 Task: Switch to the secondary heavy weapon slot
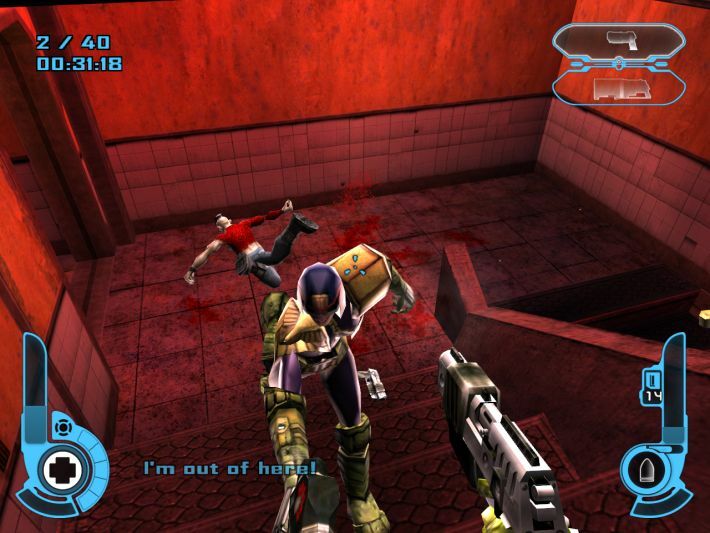(622, 88)
